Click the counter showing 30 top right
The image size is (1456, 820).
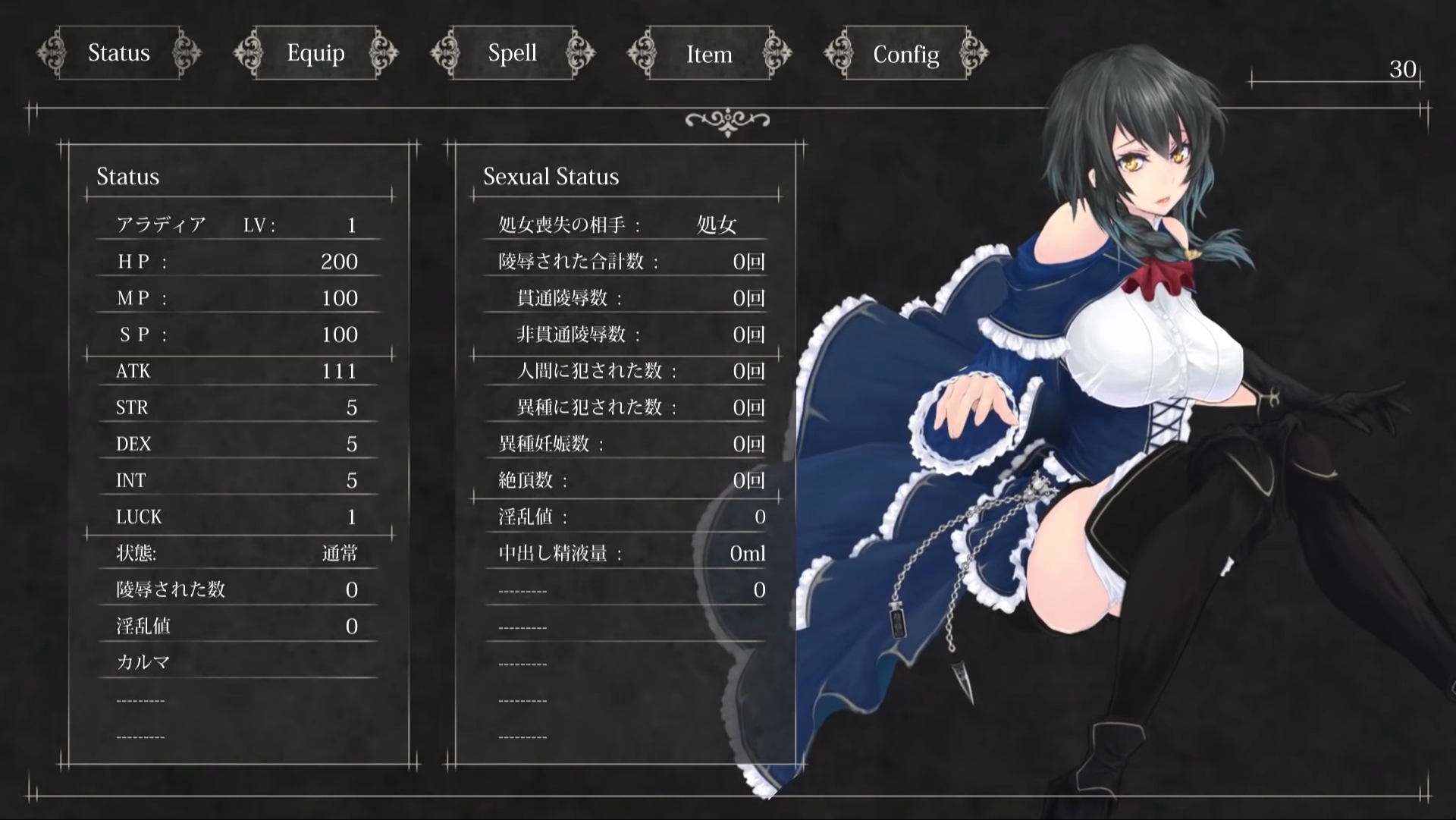point(1404,70)
